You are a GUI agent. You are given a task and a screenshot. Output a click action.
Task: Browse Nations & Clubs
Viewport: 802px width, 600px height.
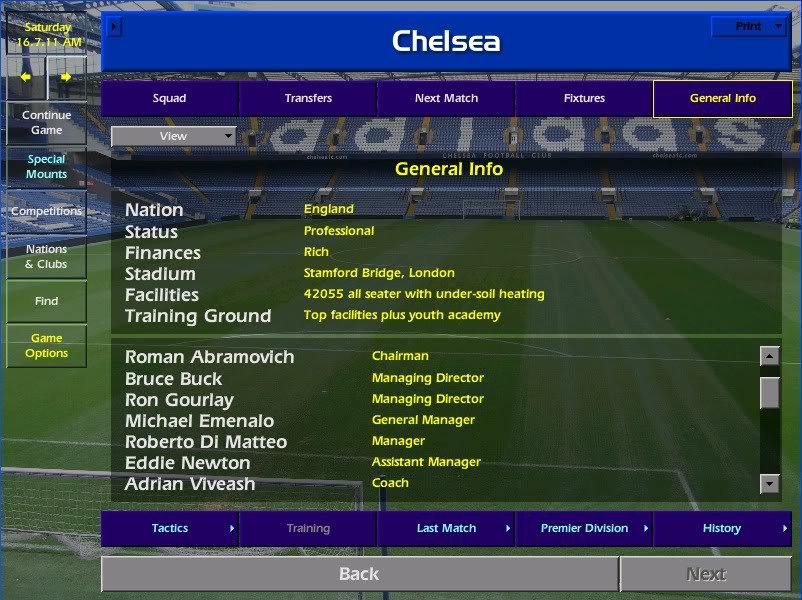(x=46, y=256)
